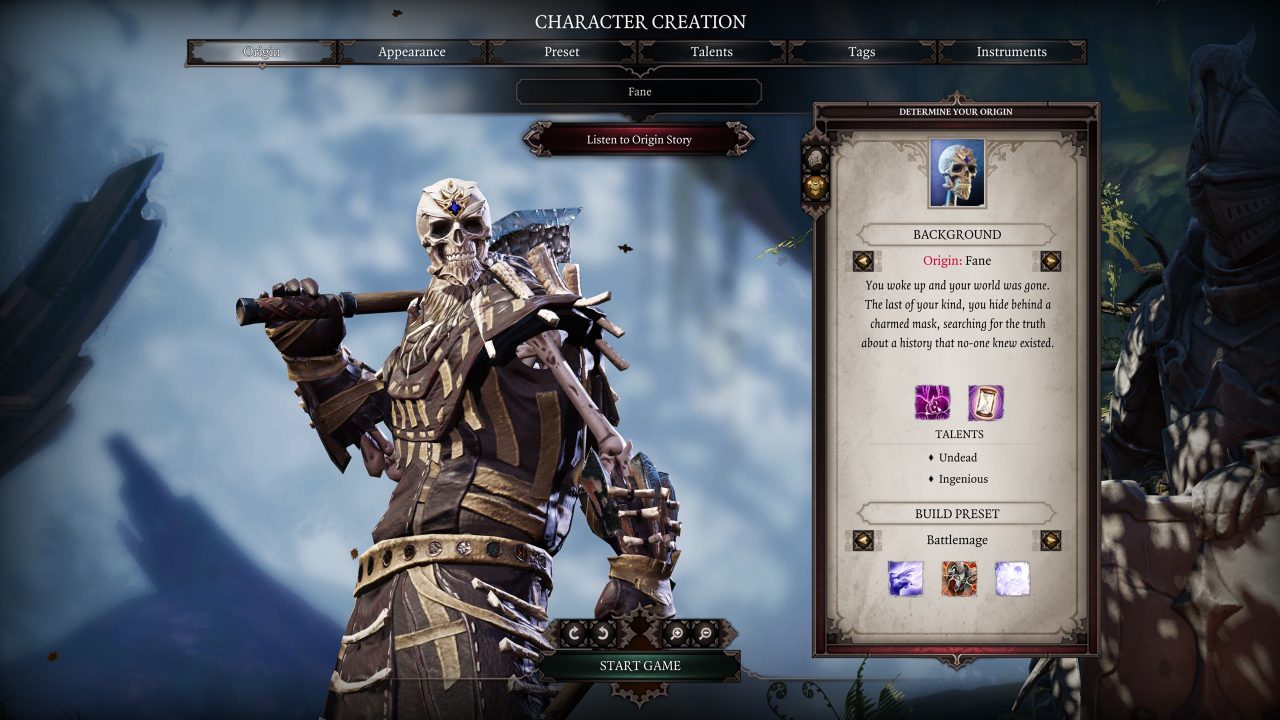Zoom in on the character model
The image size is (1280, 720).
click(677, 632)
